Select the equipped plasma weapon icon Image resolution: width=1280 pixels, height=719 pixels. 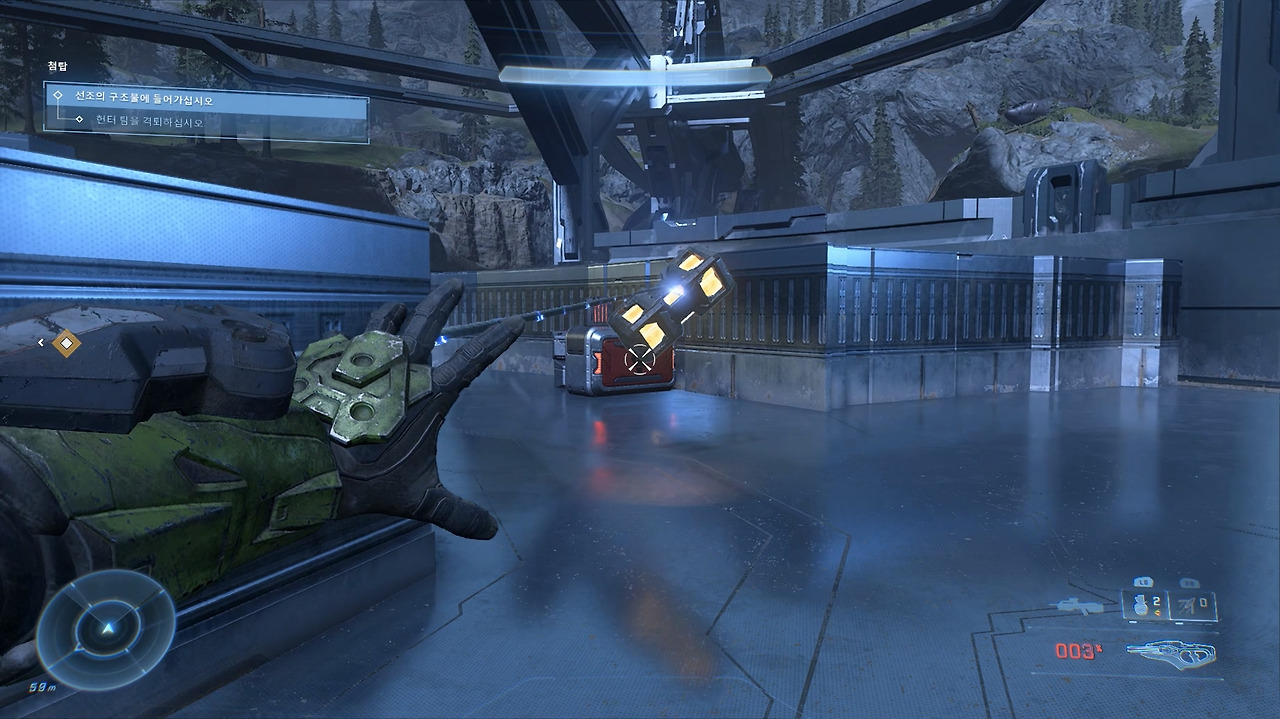(x=1171, y=652)
